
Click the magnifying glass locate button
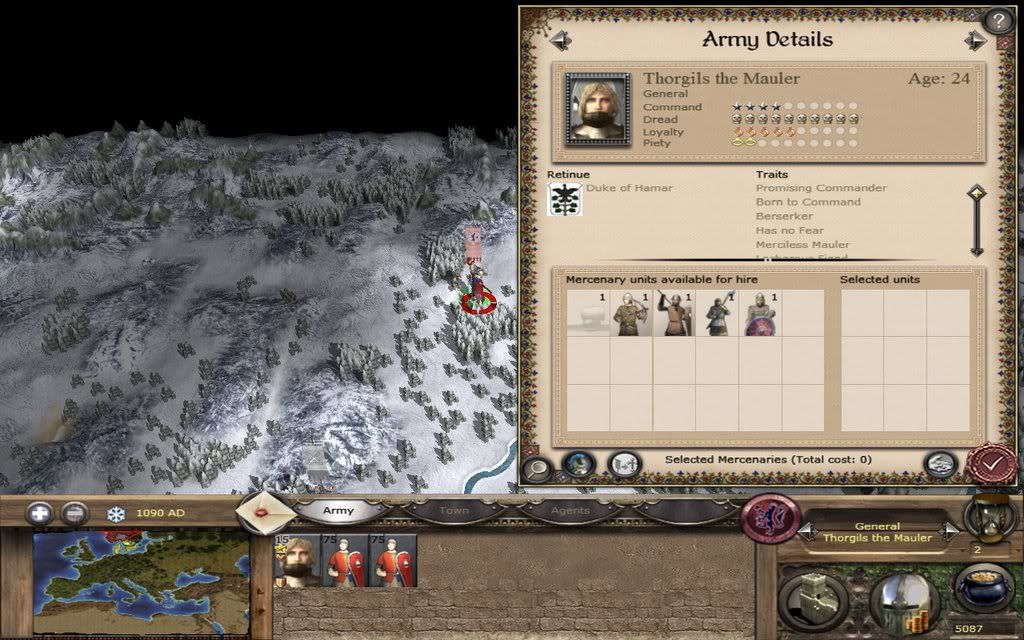click(x=537, y=467)
